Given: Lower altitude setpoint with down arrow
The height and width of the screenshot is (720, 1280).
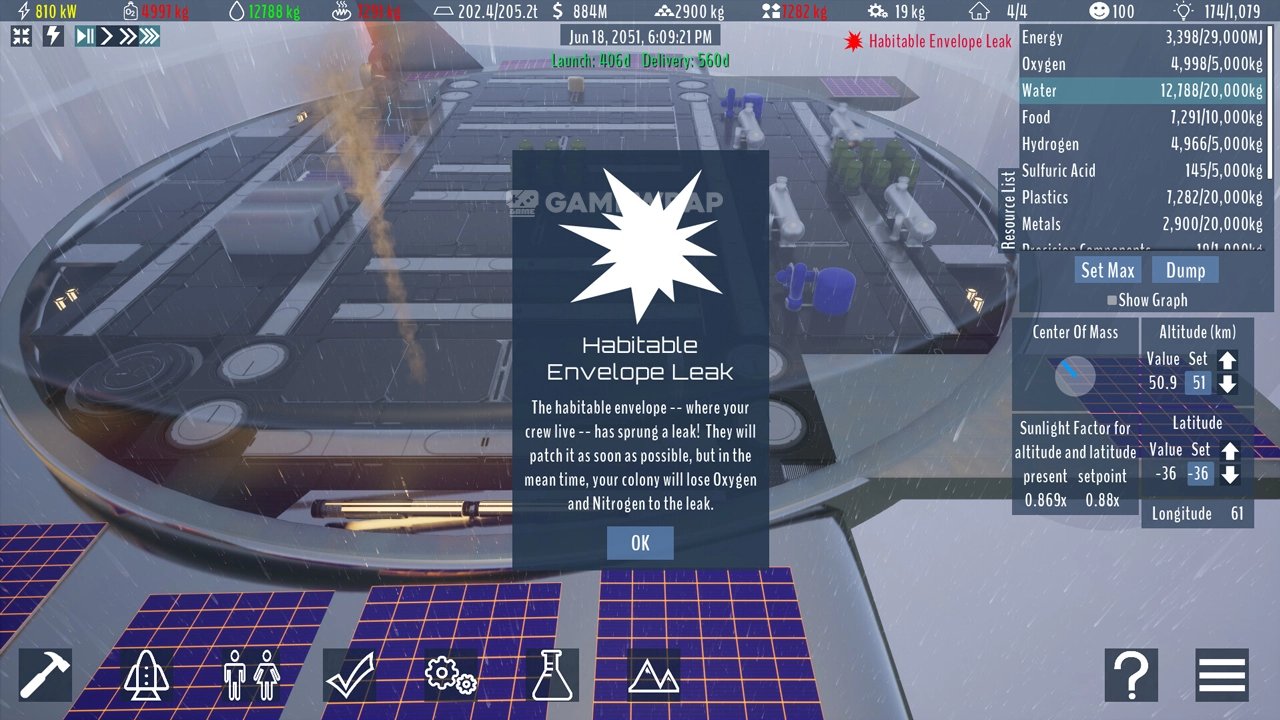Looking at the screenshot, I should pyautogui.click(x=1228, y=383).
